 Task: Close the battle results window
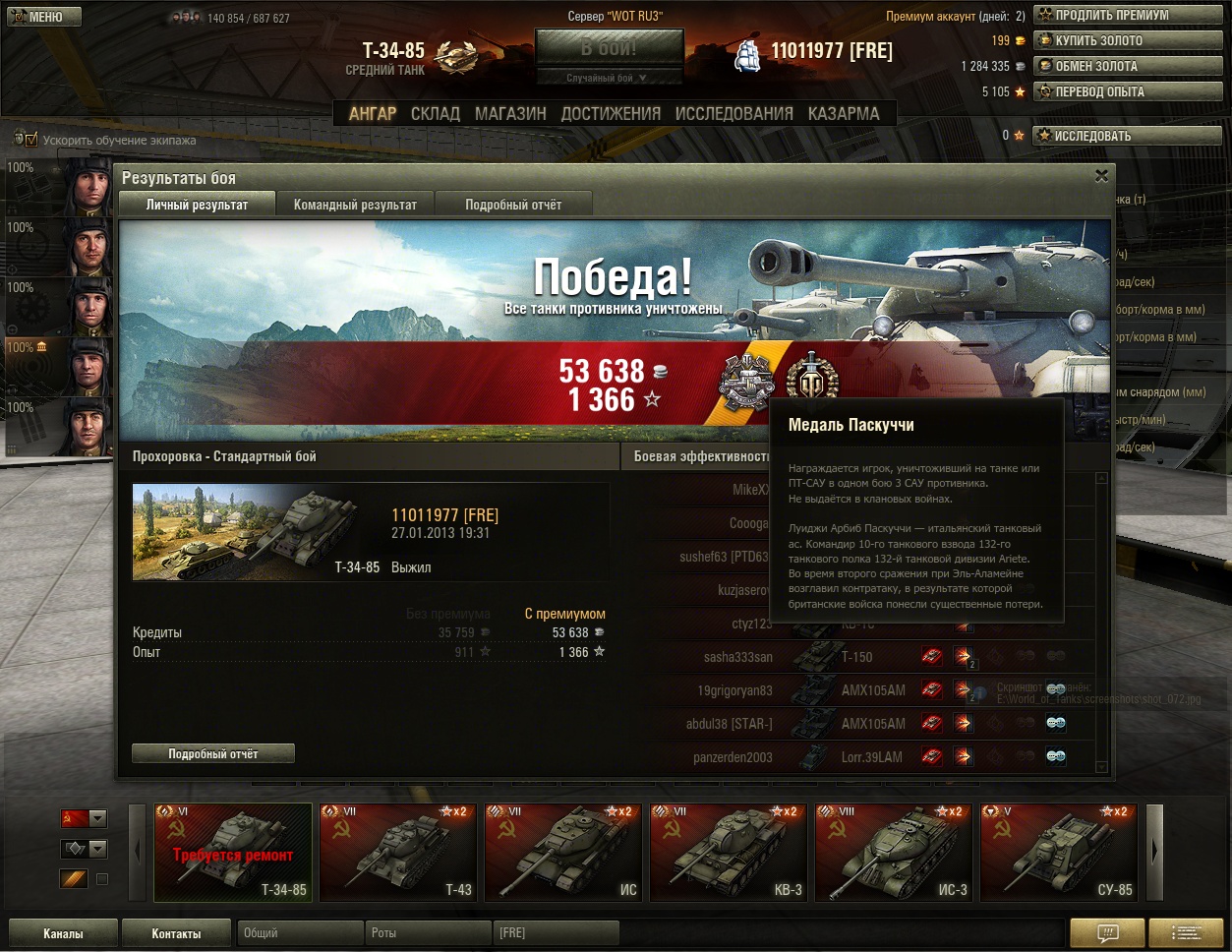click(x=1101, y=176)
